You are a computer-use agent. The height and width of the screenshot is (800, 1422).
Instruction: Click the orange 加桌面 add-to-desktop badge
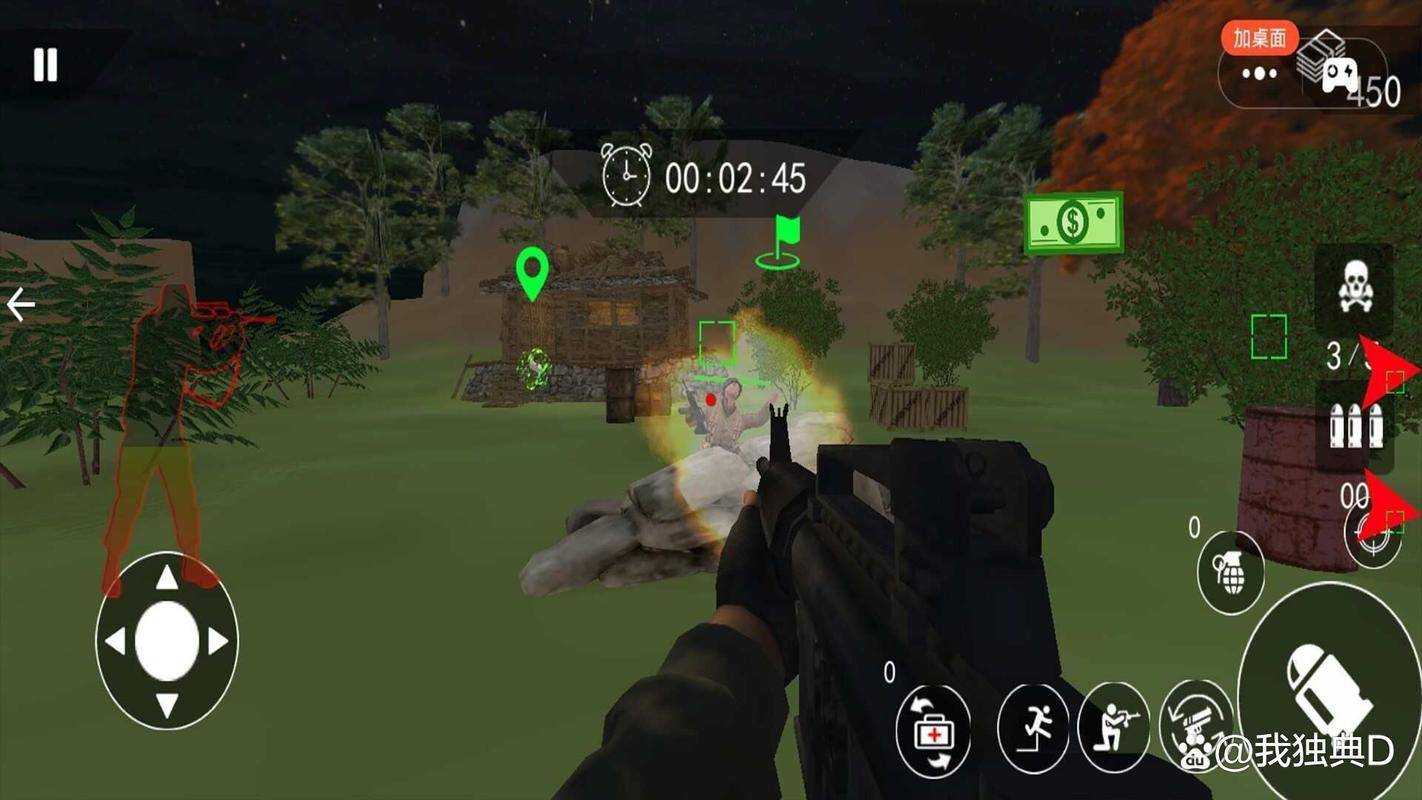coord(1259,38)
